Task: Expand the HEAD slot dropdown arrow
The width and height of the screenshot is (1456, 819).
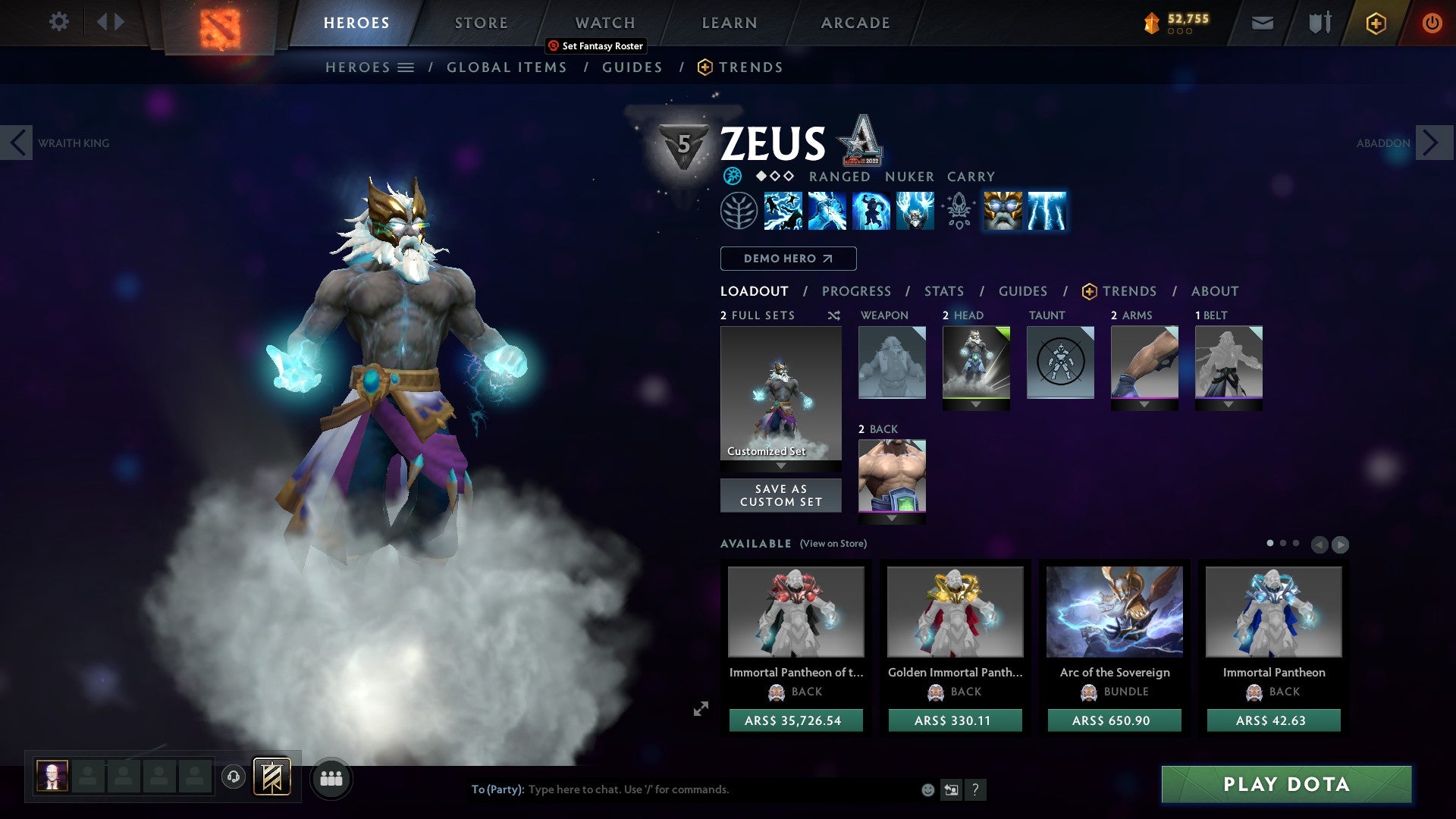Action: 977,405
